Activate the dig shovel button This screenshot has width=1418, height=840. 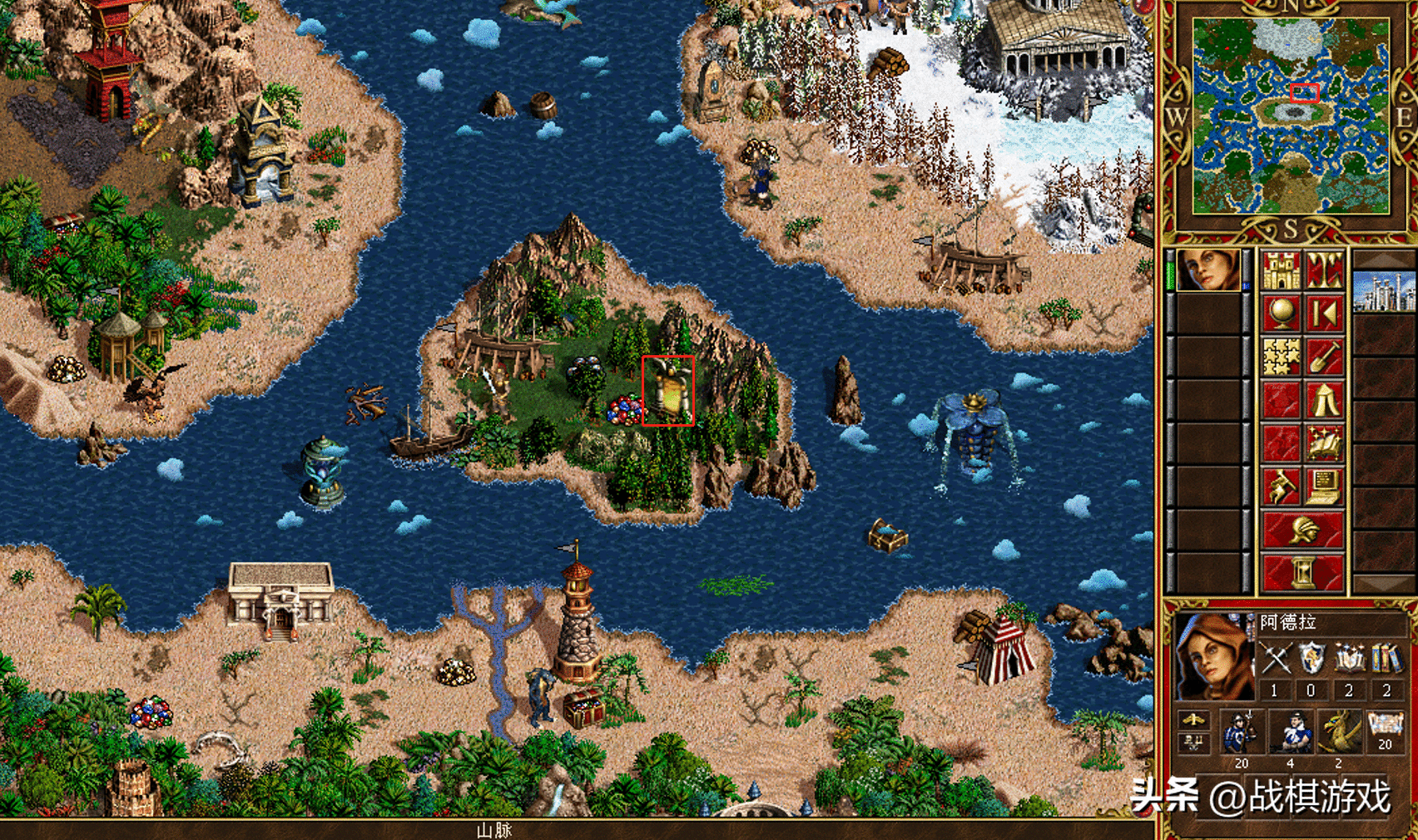pos(1325,357)
